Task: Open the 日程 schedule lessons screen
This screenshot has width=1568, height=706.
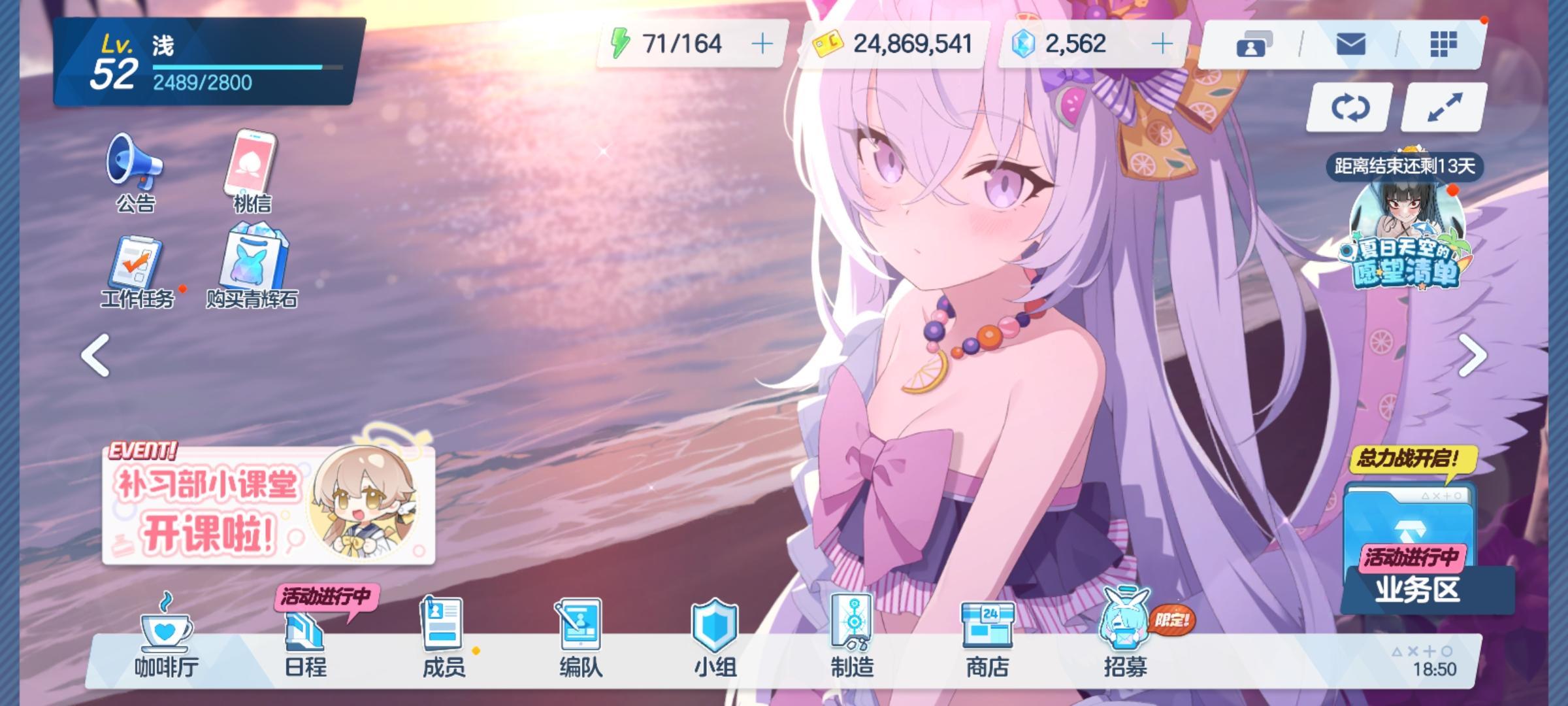Action: pyautogui.click(x=304, y=644)
